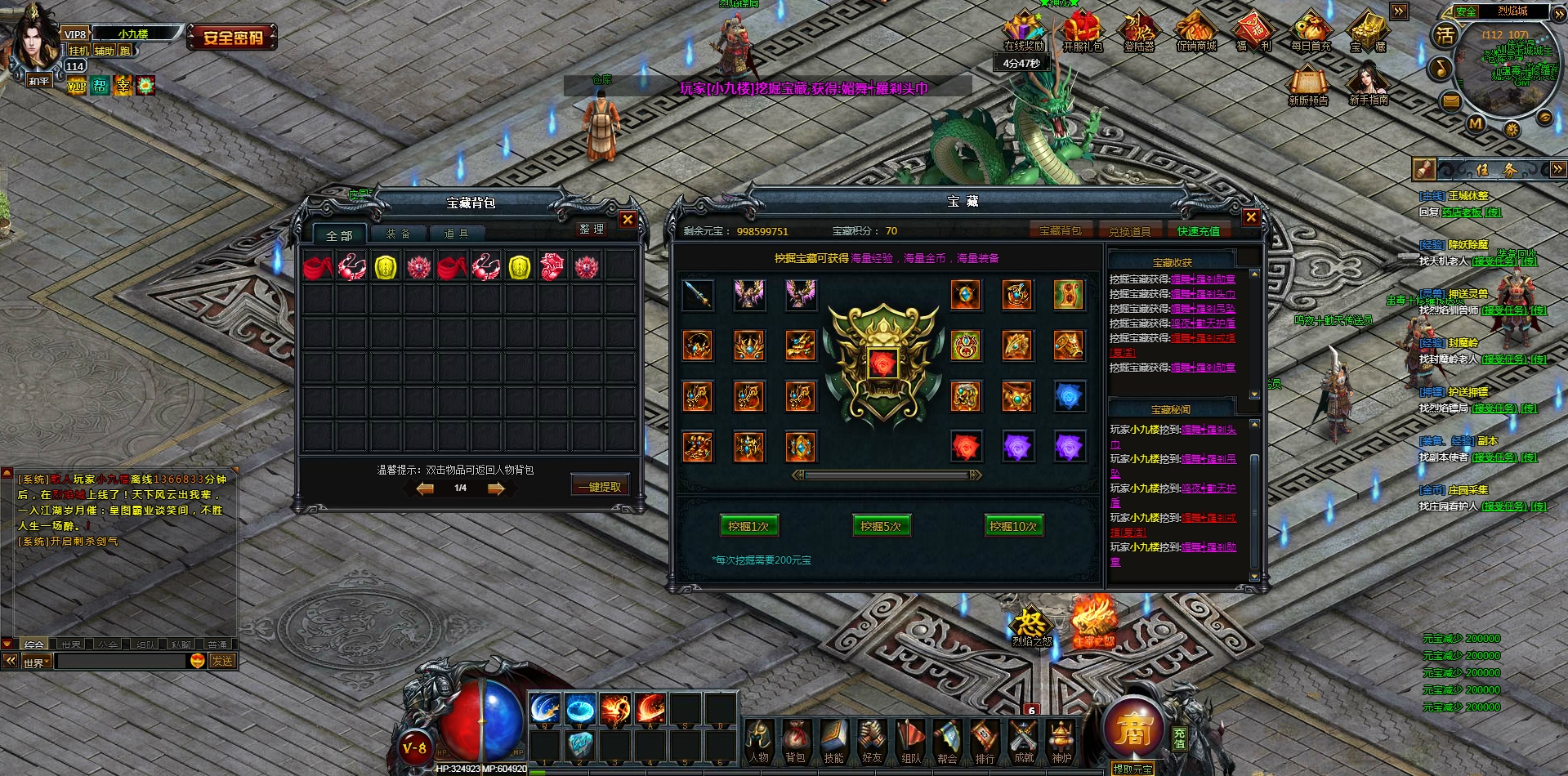
Task: Open the 人物 character panel
Action: pyautogui.click(x=759, y=743)
